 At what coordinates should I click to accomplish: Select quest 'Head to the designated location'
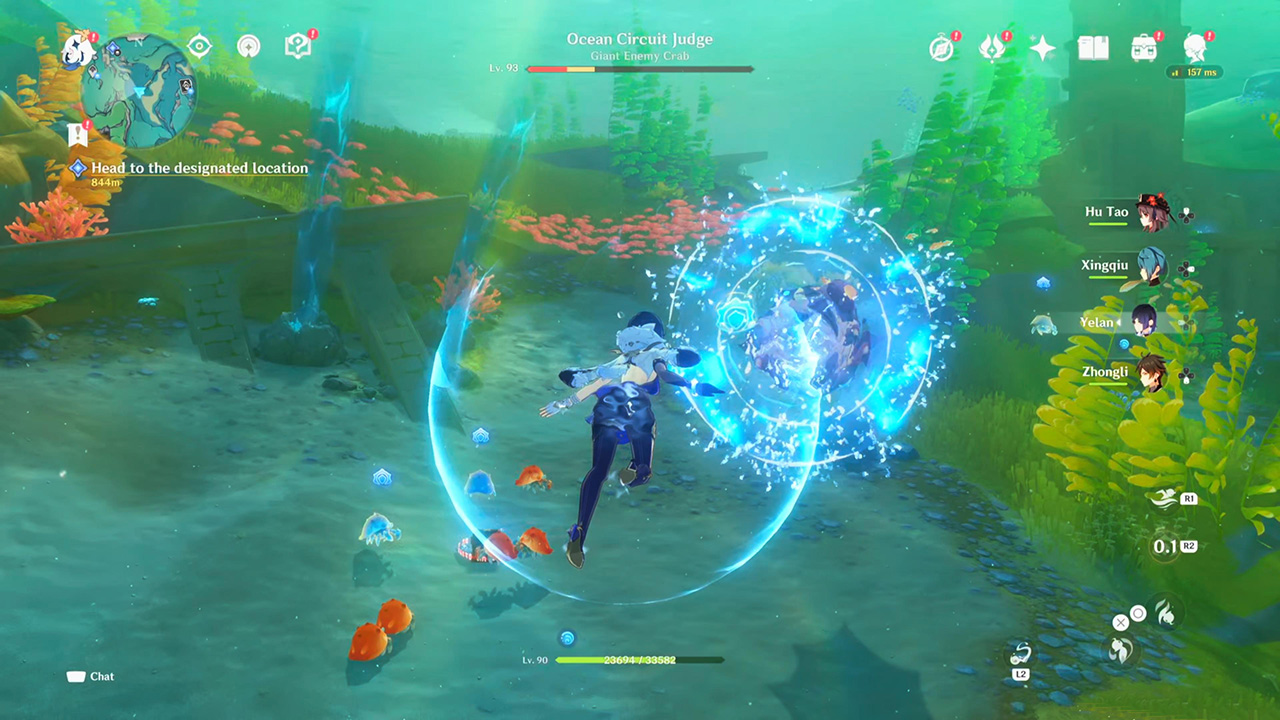click(x=200, y=168)
